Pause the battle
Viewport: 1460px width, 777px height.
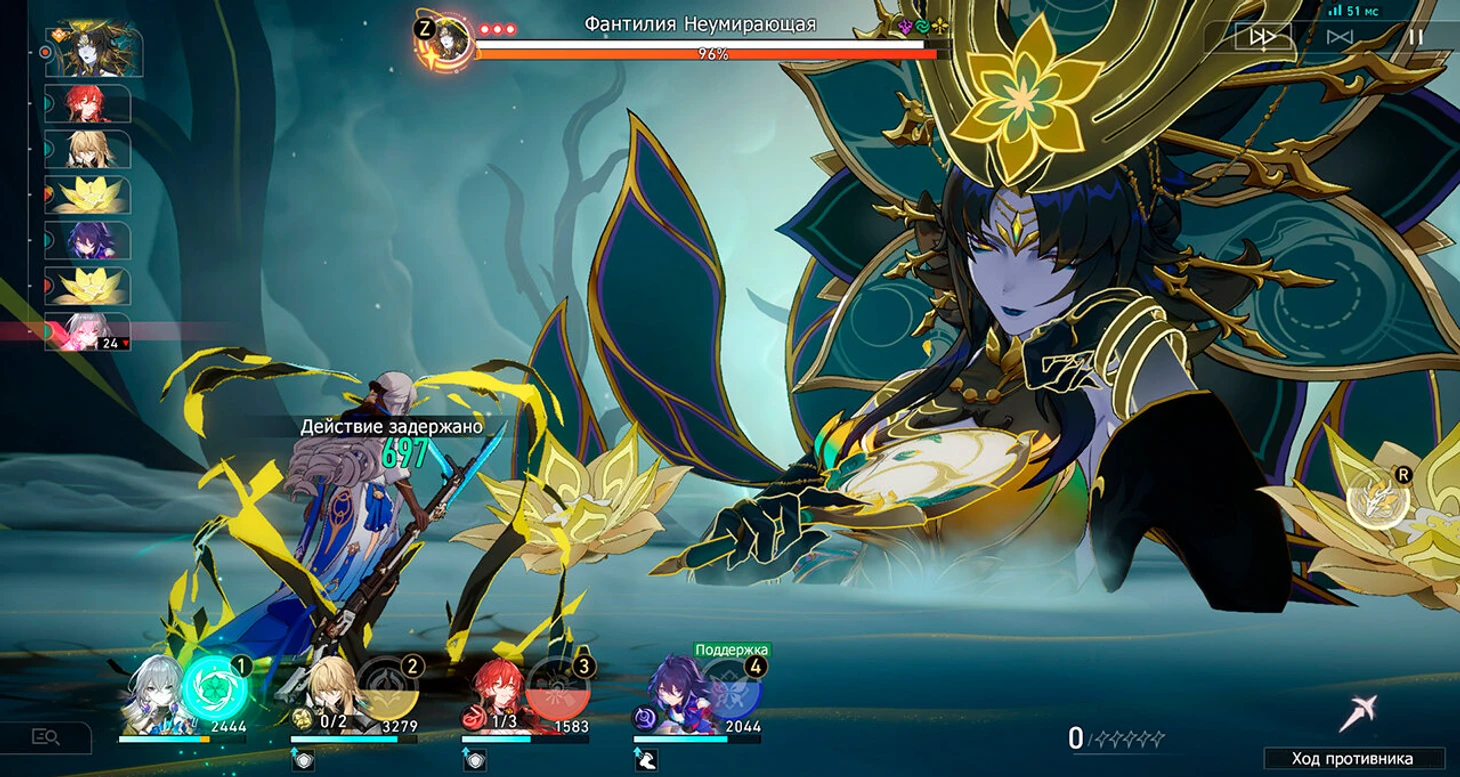click(x=1415, y=37)
